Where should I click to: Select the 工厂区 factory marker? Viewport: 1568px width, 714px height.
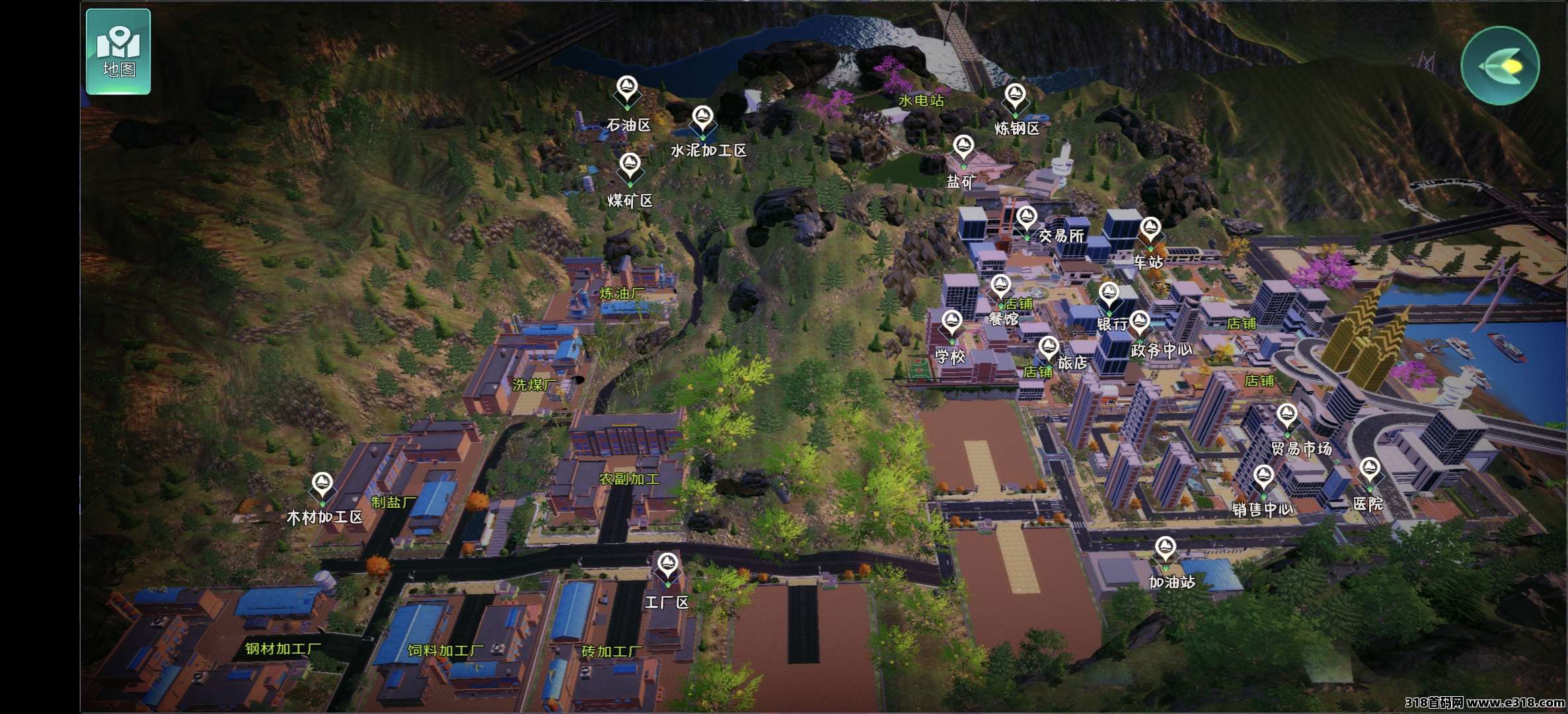point(667,567)
